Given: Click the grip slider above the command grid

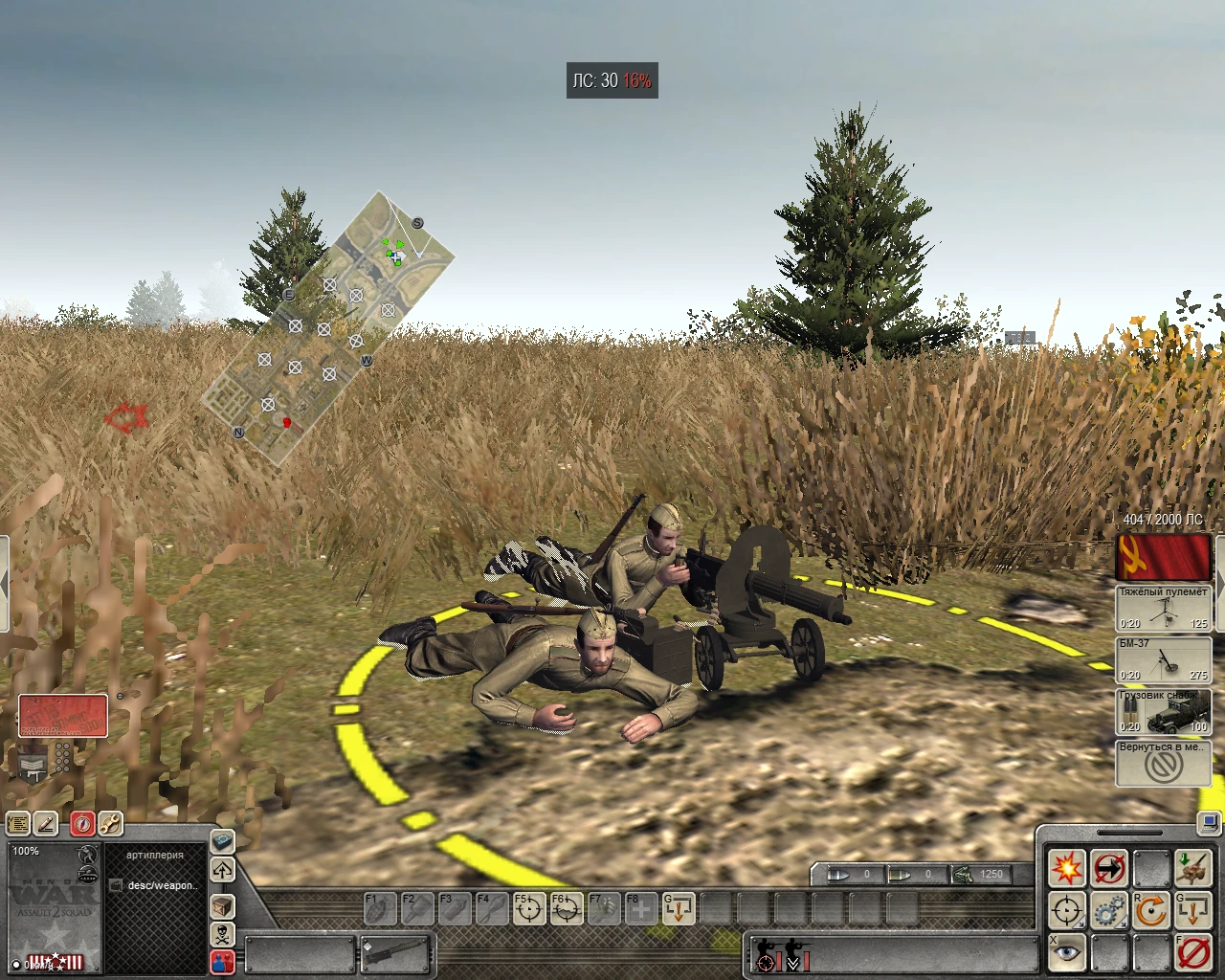Looking at the screenshot, I should [1130, 832].
